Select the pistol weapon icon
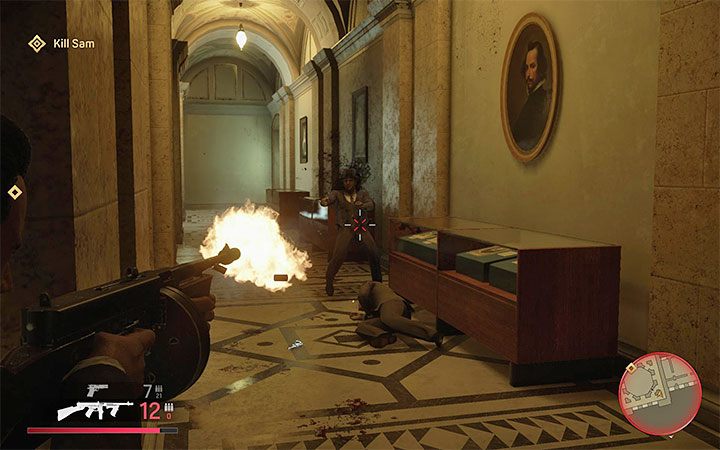Screen dimensions: 720x450 (x=97, y=388)
